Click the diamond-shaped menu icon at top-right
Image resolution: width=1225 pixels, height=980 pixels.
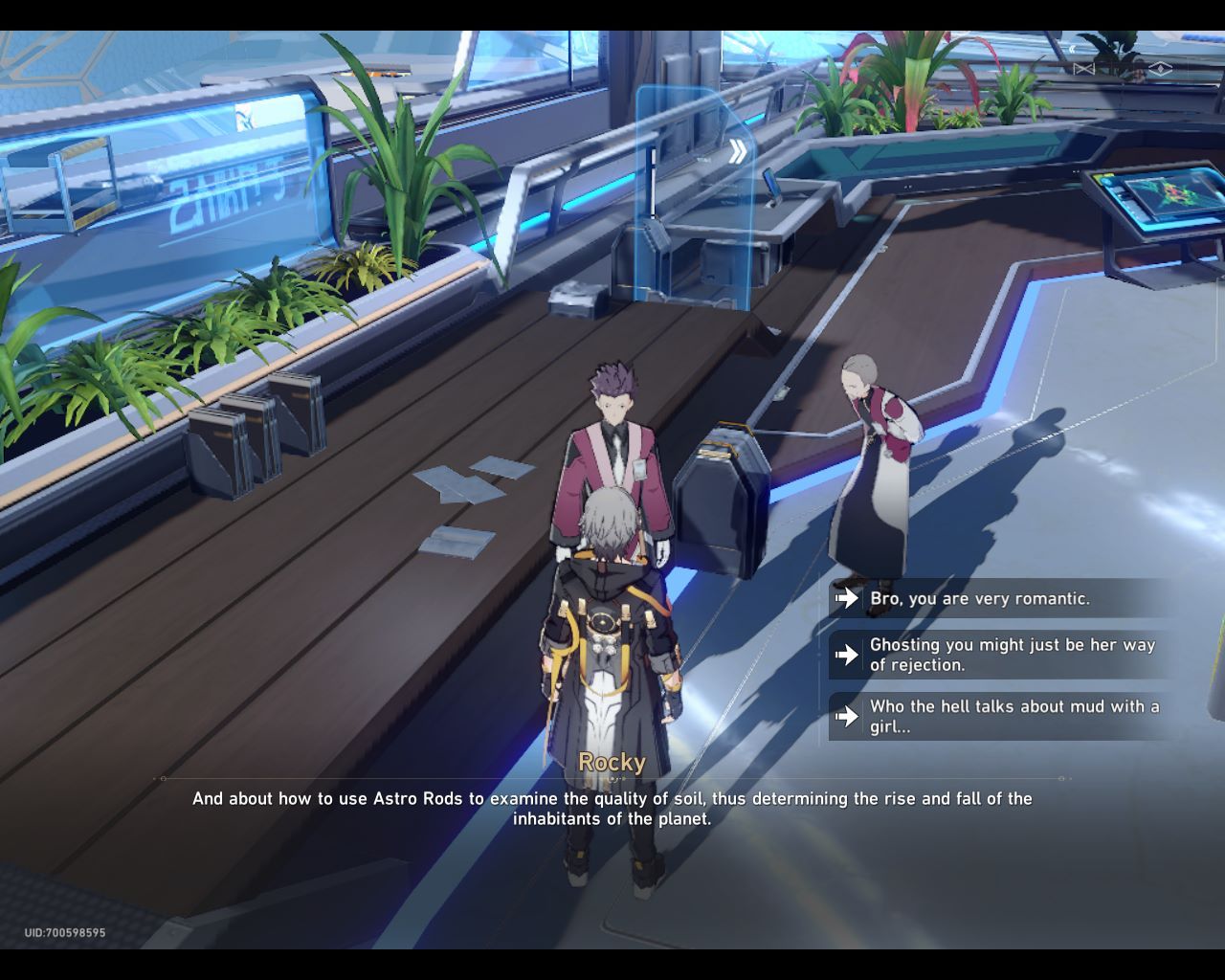(x=1160, y=68)
